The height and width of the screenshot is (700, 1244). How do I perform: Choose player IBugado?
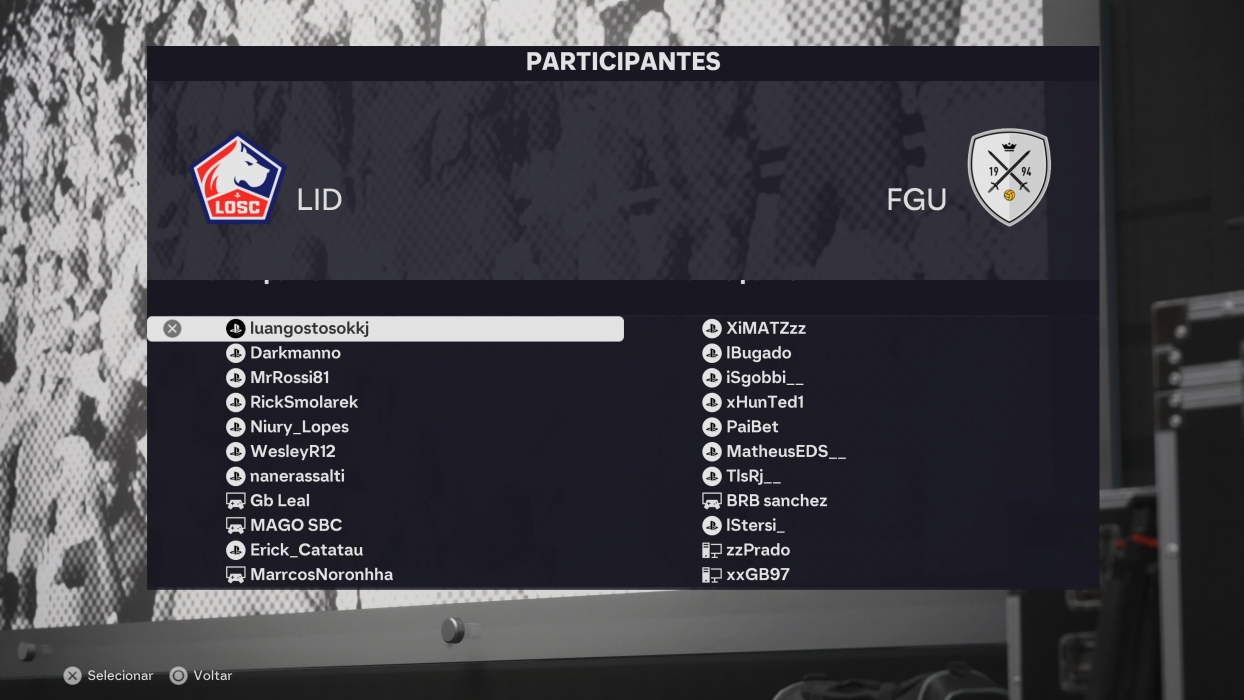click(x=758, y=353)
